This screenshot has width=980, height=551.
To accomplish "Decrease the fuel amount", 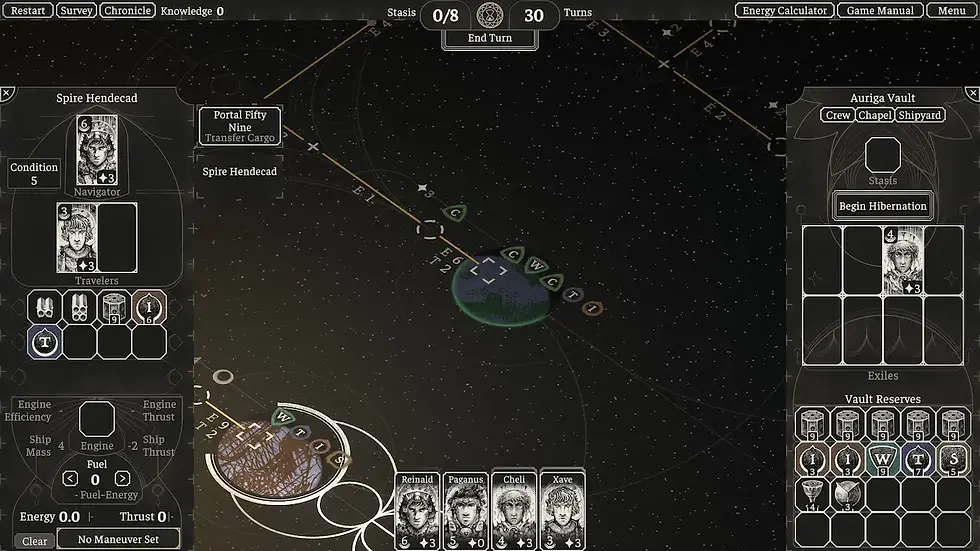I will pyautogui.click(x=70, y=479).
